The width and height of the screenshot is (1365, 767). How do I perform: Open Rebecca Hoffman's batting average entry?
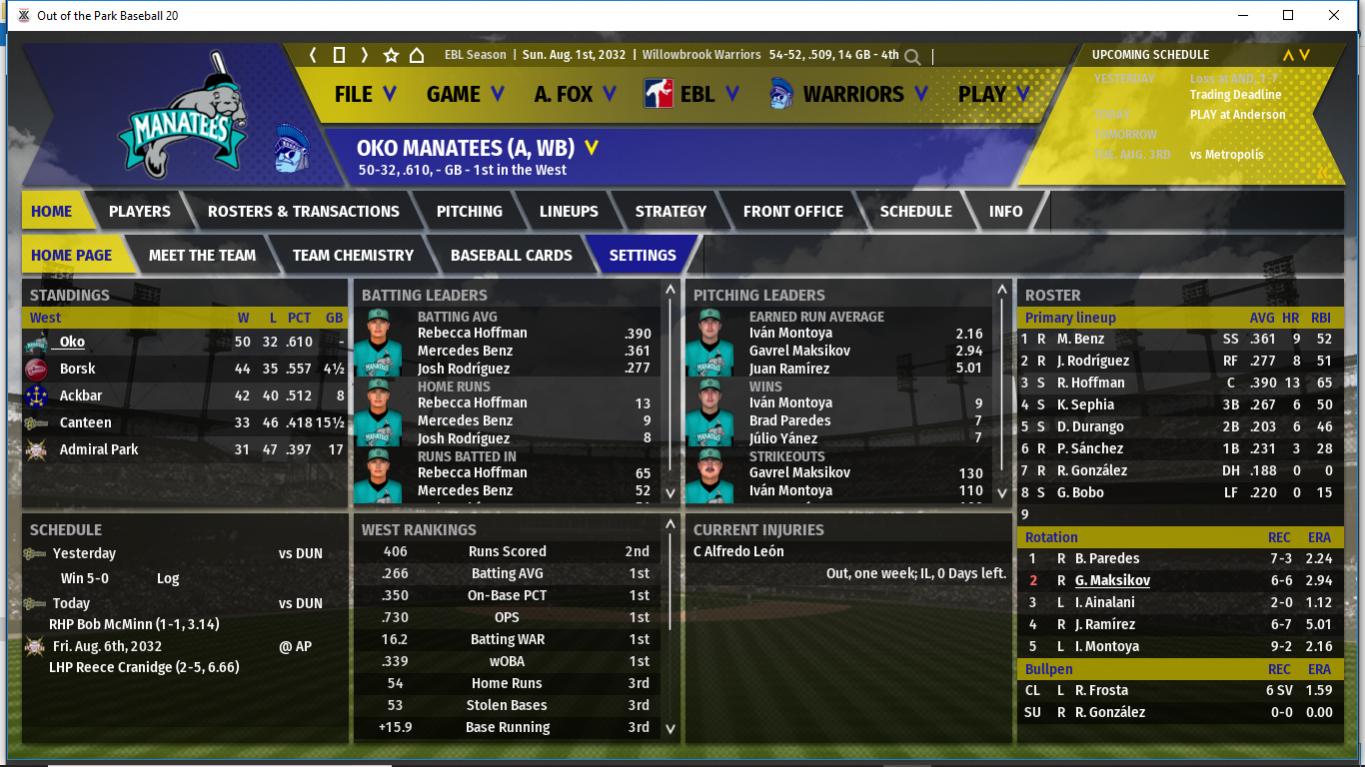point(472,333)
